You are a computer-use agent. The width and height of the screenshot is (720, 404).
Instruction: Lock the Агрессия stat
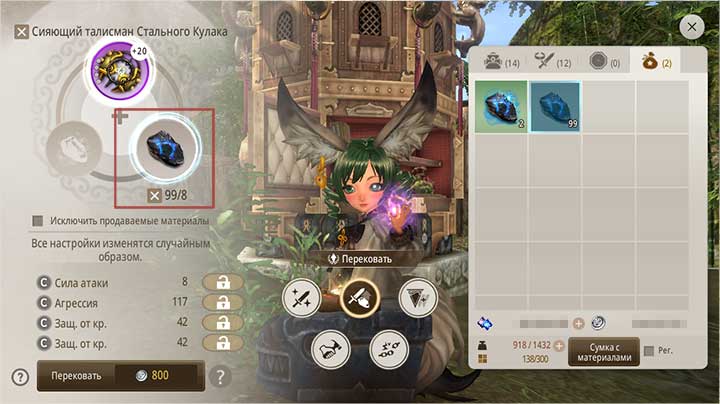point(222,303)
